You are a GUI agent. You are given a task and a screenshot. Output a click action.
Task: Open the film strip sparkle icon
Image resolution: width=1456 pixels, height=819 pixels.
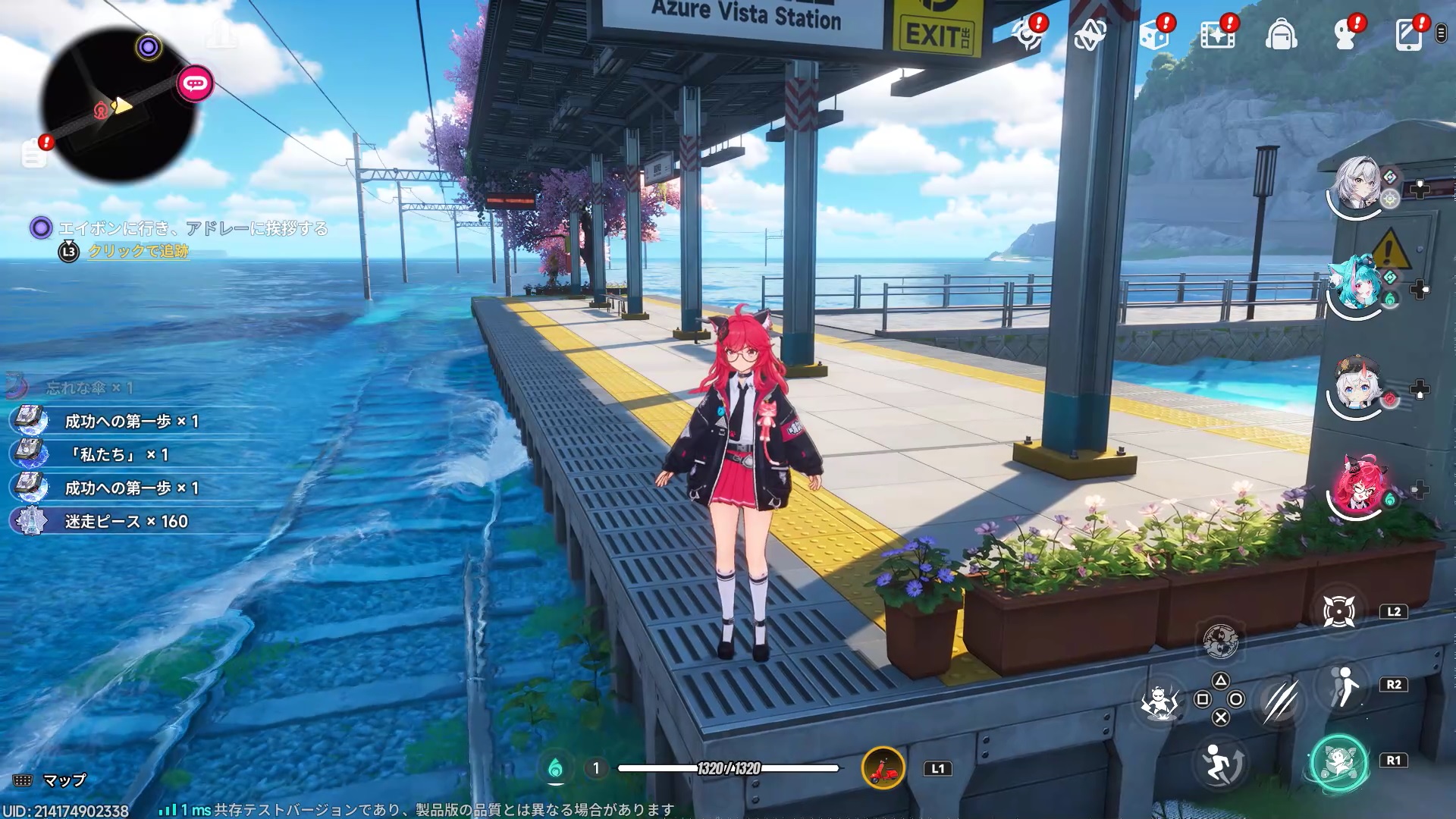1217,35
